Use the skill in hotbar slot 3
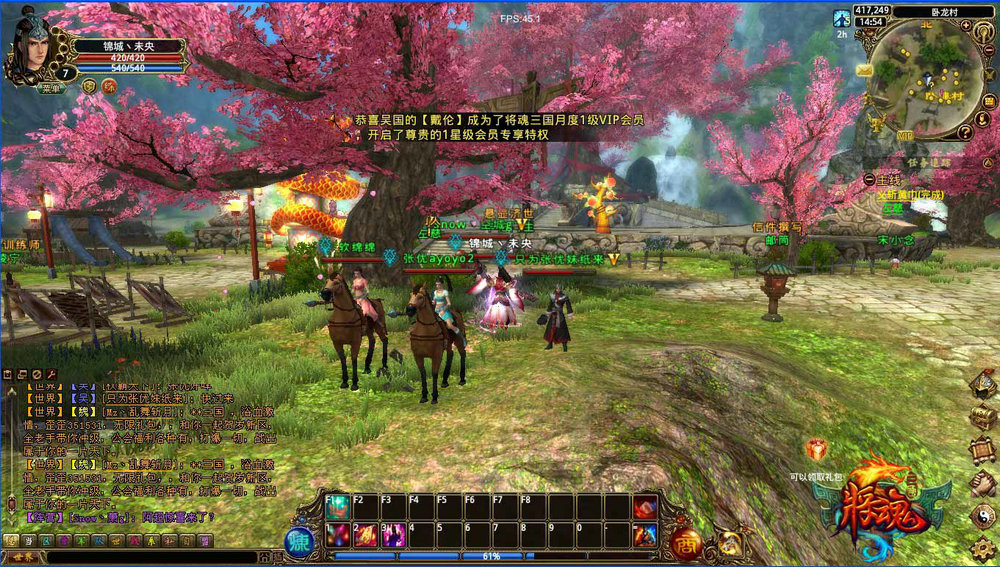 pos(393,534)
